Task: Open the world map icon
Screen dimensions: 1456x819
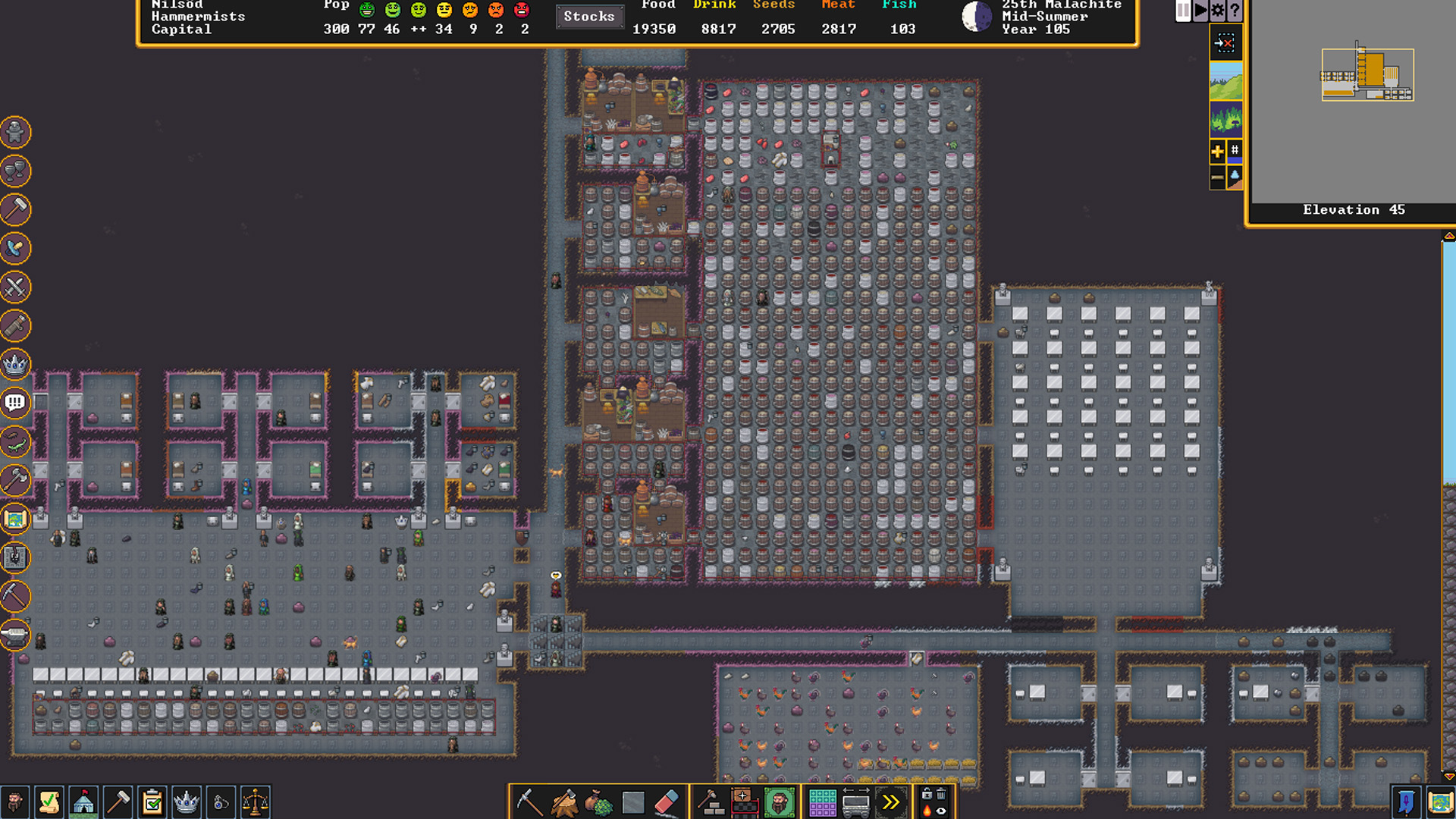Action: coord(1439,802)
